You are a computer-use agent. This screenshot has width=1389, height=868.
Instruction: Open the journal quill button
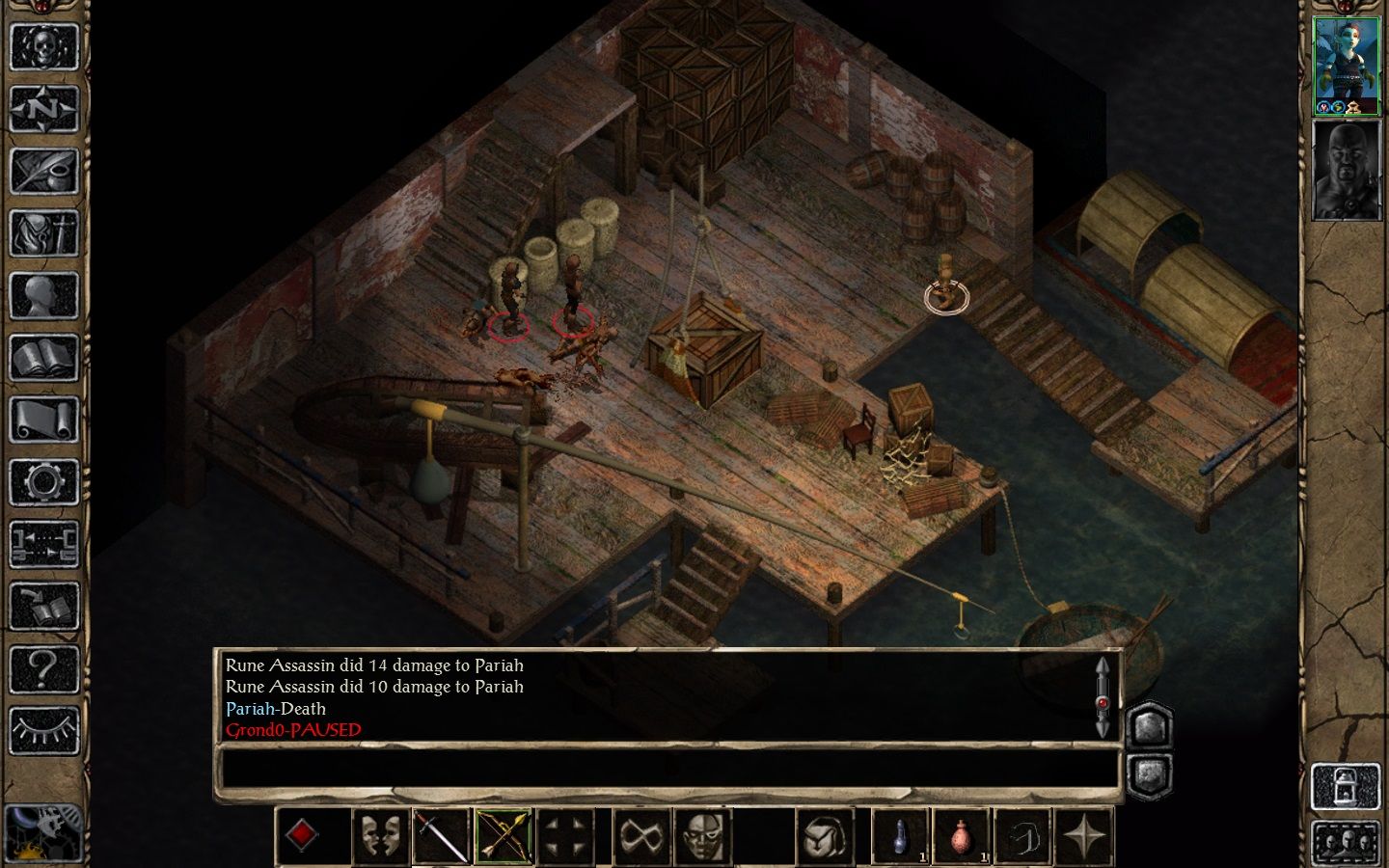click(43, 171)
